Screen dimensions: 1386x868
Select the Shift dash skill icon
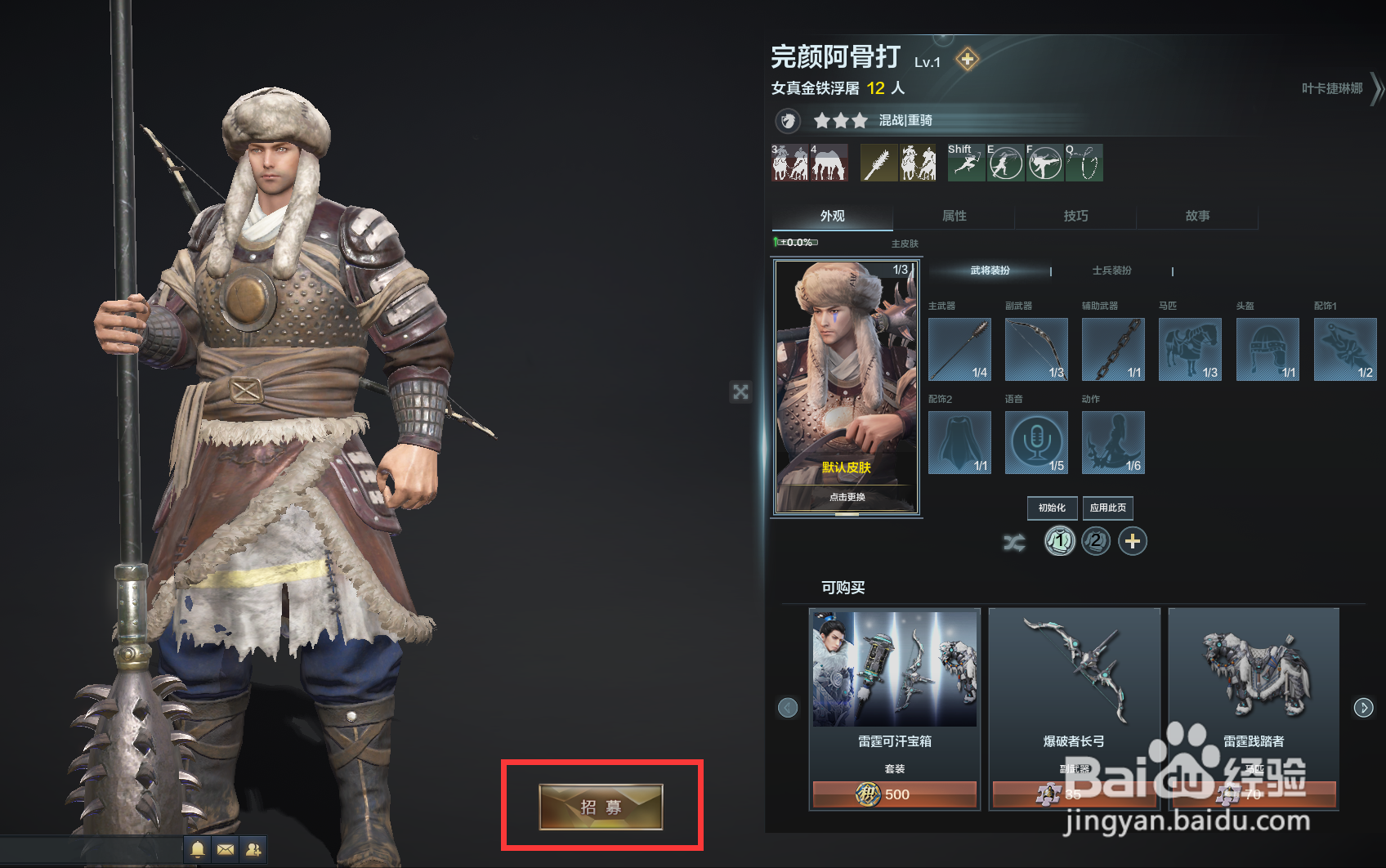(x=965, y=163)
